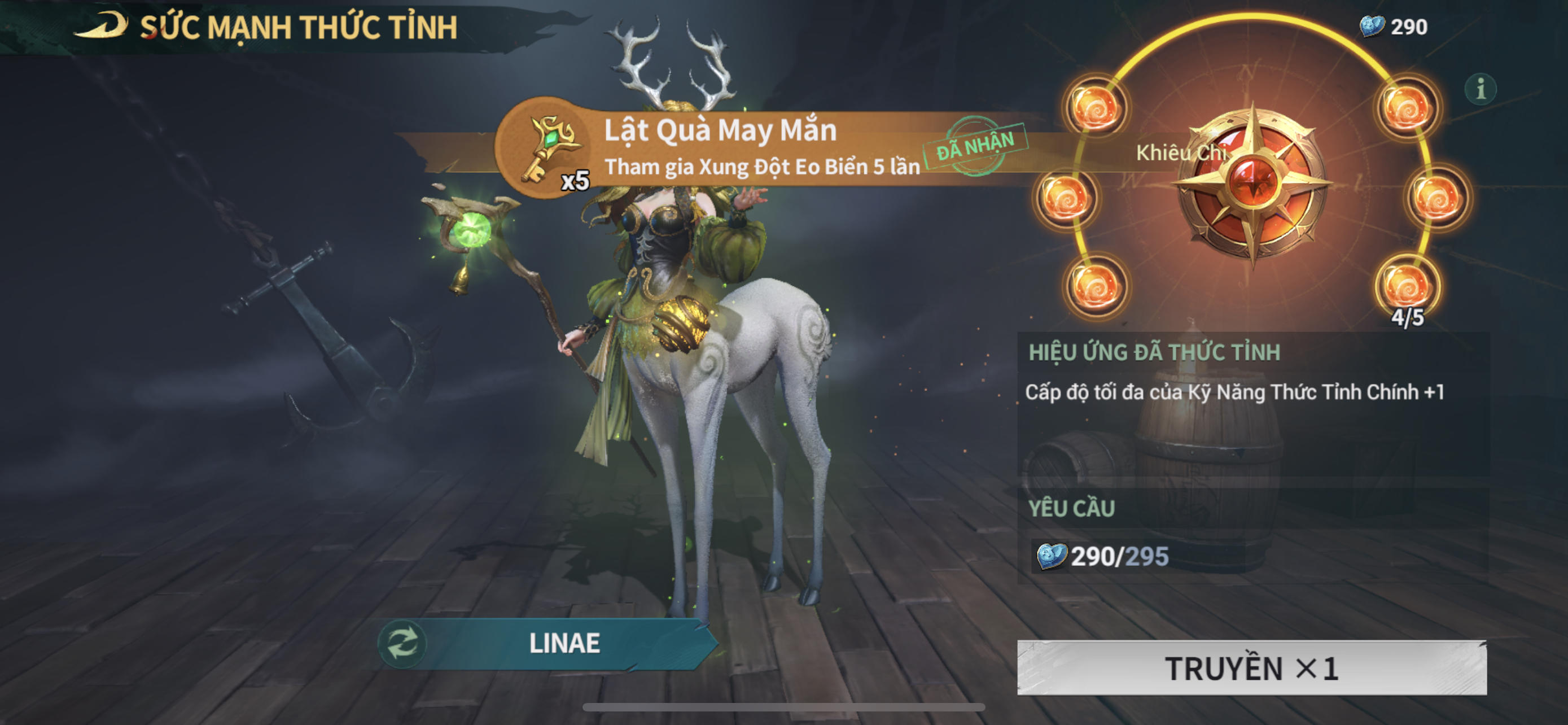
Task: Tap the Lật Quà May Mắn reward banner
Action: click(761, 148)
